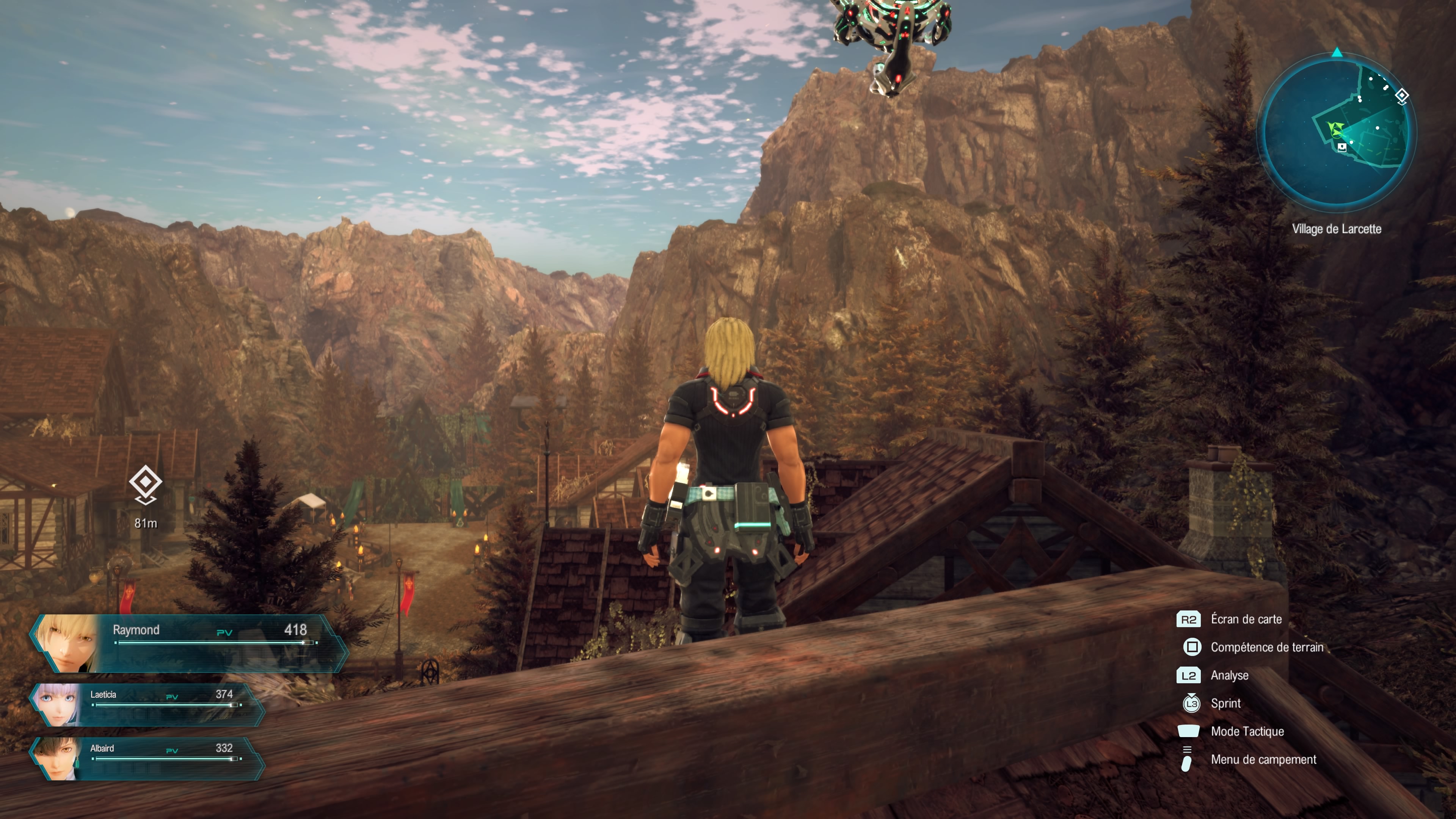Viewport: 1456px width, 819px height.
Task: Click the Village de Larcette location label
Action: pyautogui.click(x=1336, y=229)
